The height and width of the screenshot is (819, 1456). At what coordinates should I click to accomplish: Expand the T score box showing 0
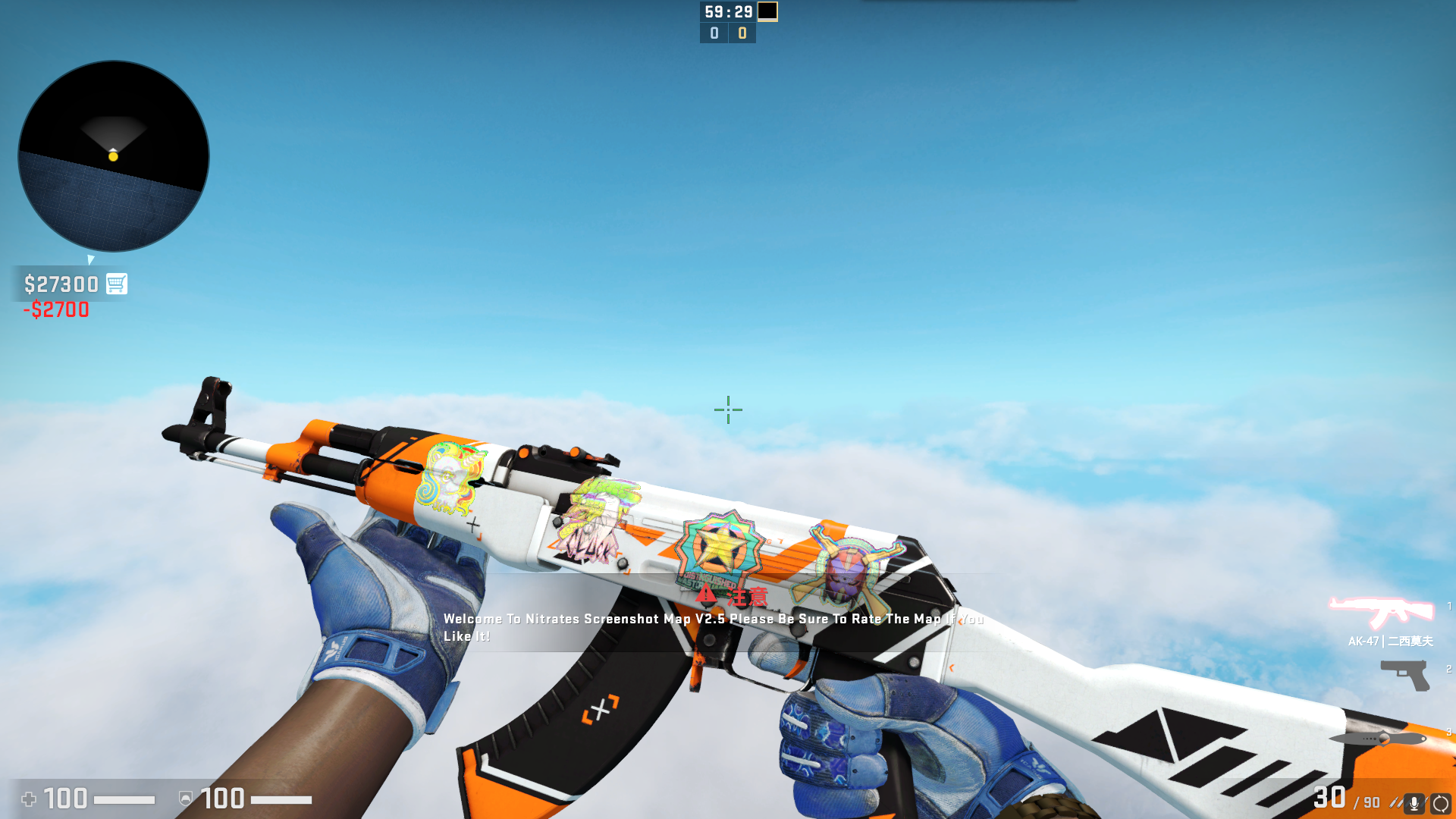(x=741, y=33)
